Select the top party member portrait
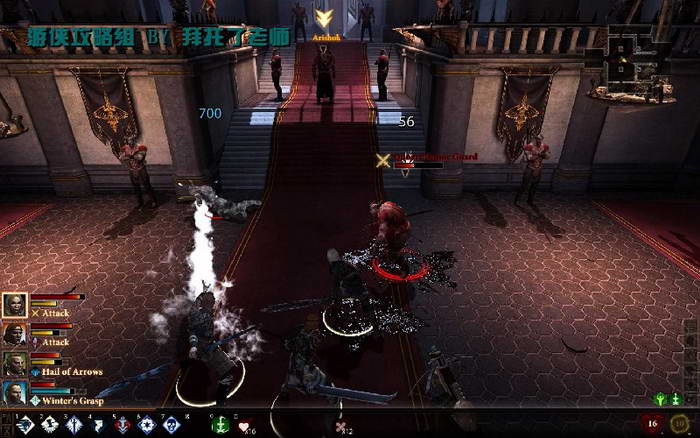 coord(14,305)
